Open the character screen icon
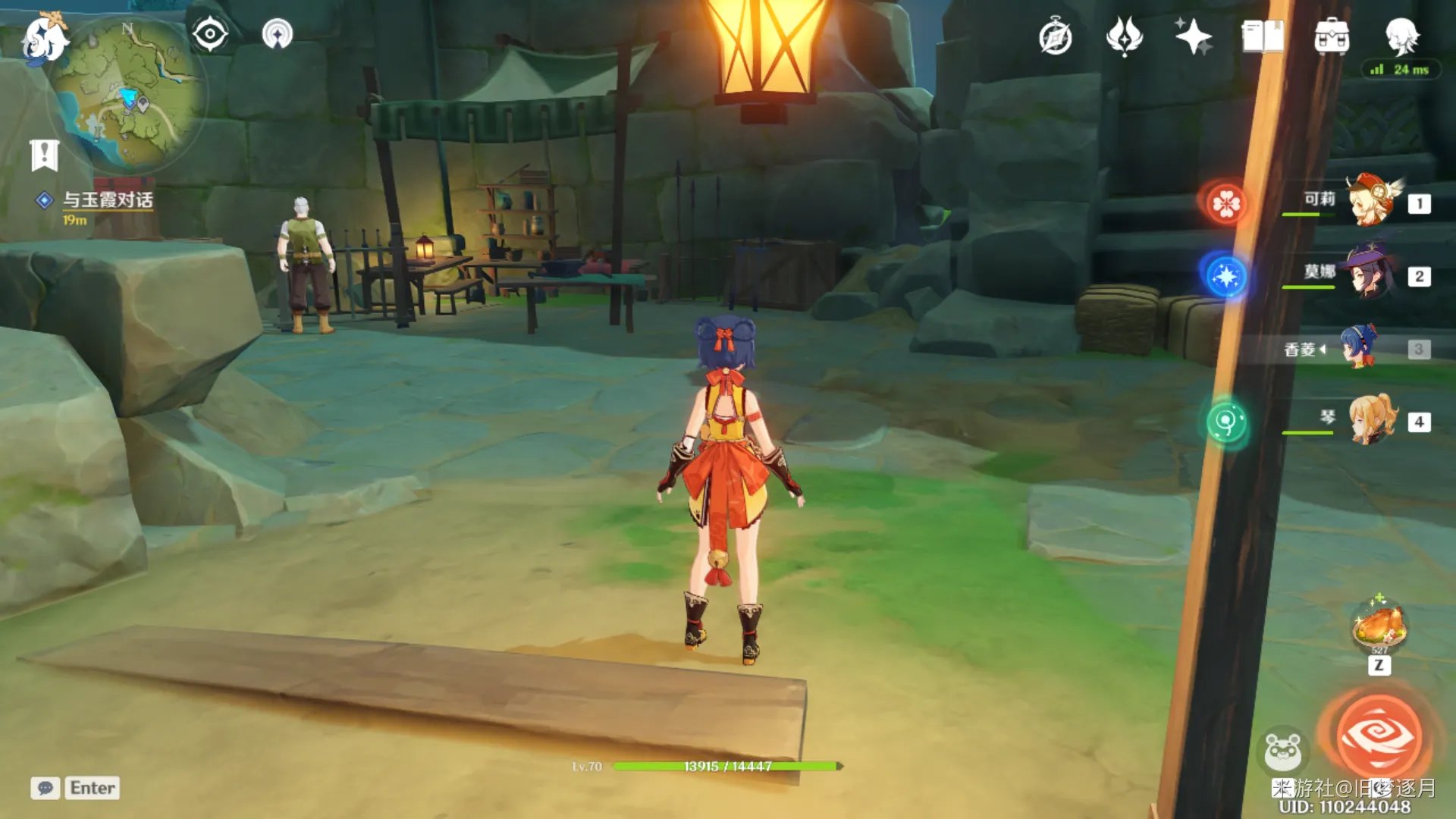 (x=1401, y=35)
